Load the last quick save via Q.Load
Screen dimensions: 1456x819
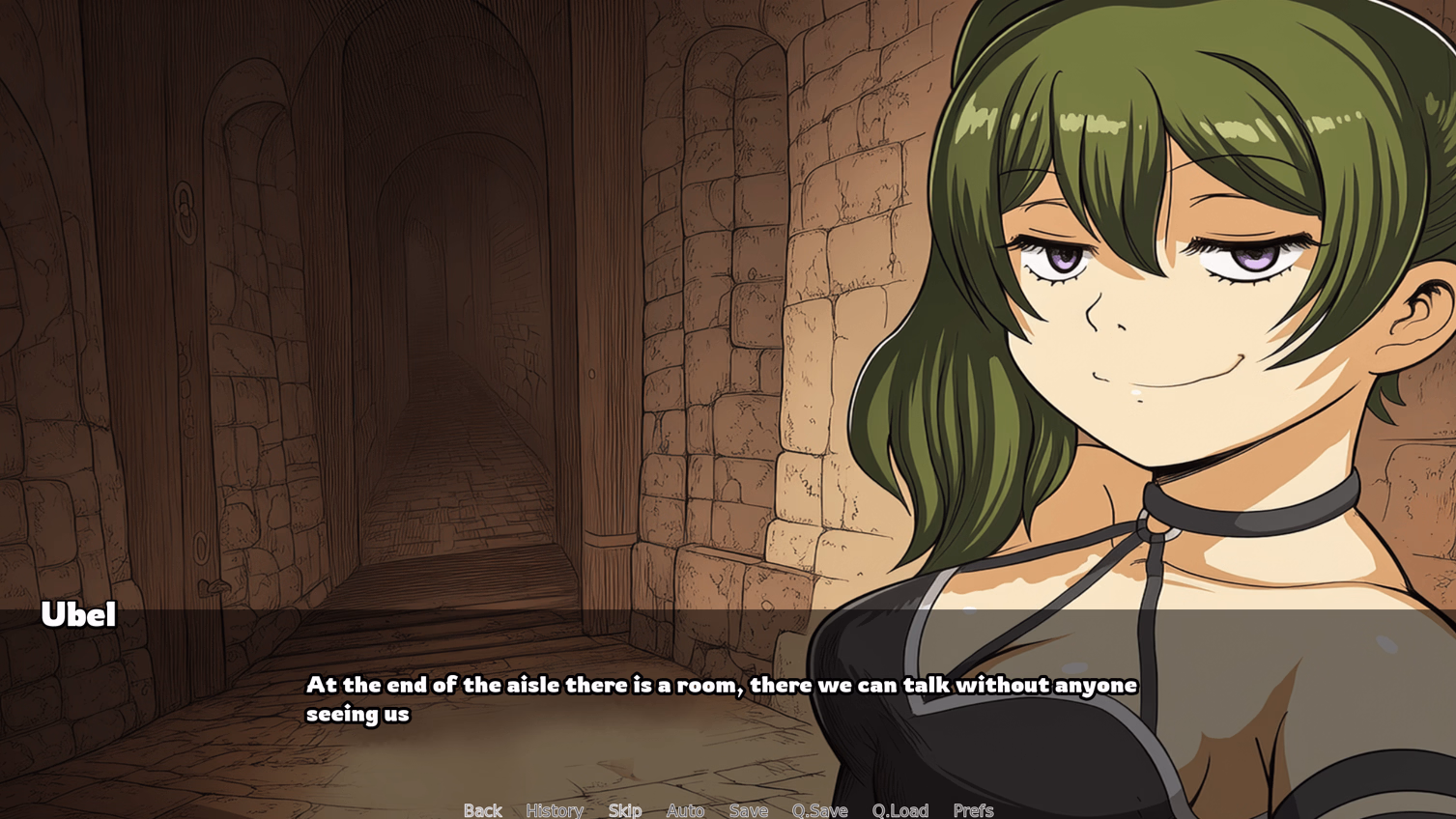[x=900, y=810]
